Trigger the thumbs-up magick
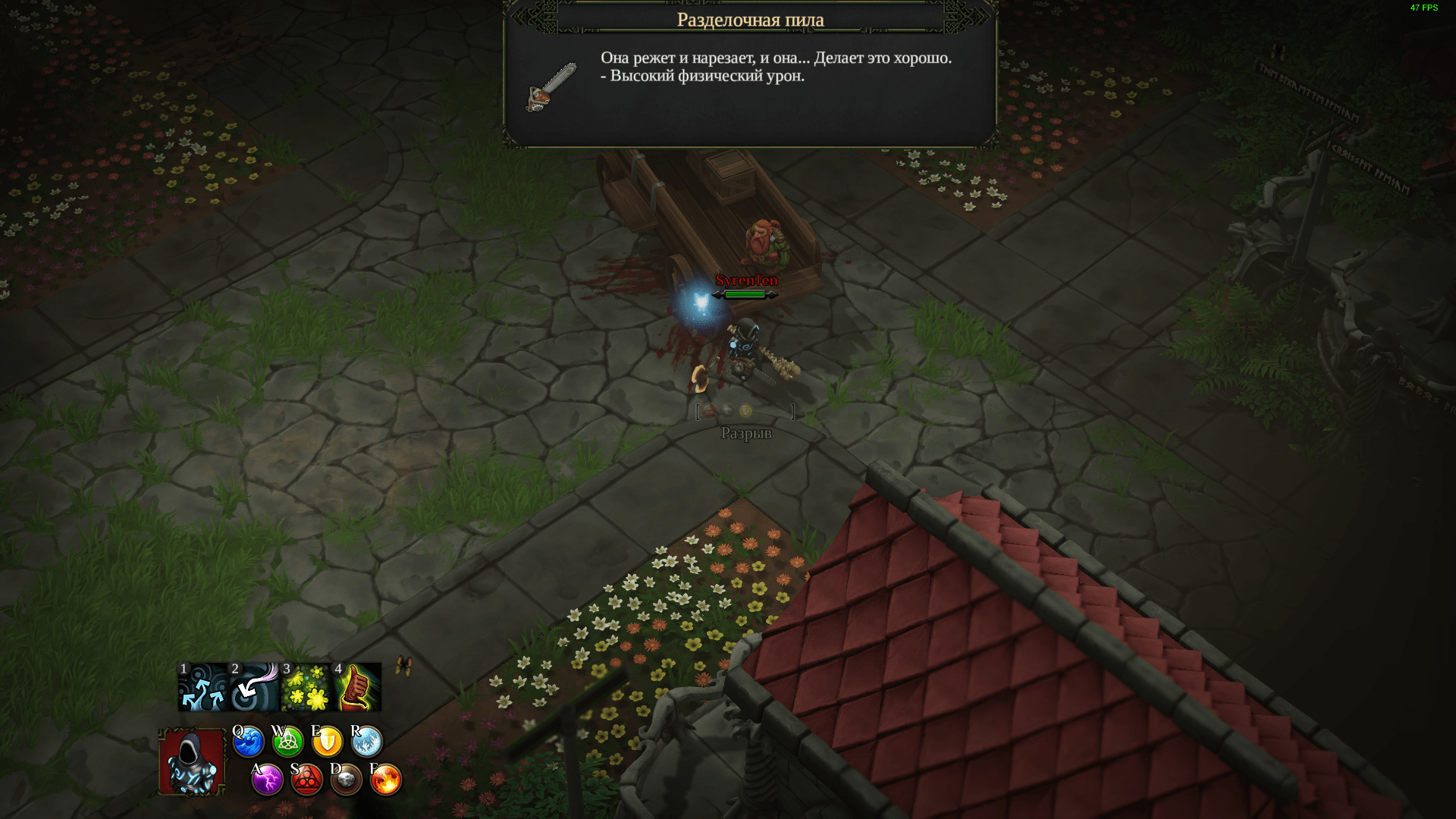Image resolution: width=1456 pixels, height=819 pixels. [357, 687]
